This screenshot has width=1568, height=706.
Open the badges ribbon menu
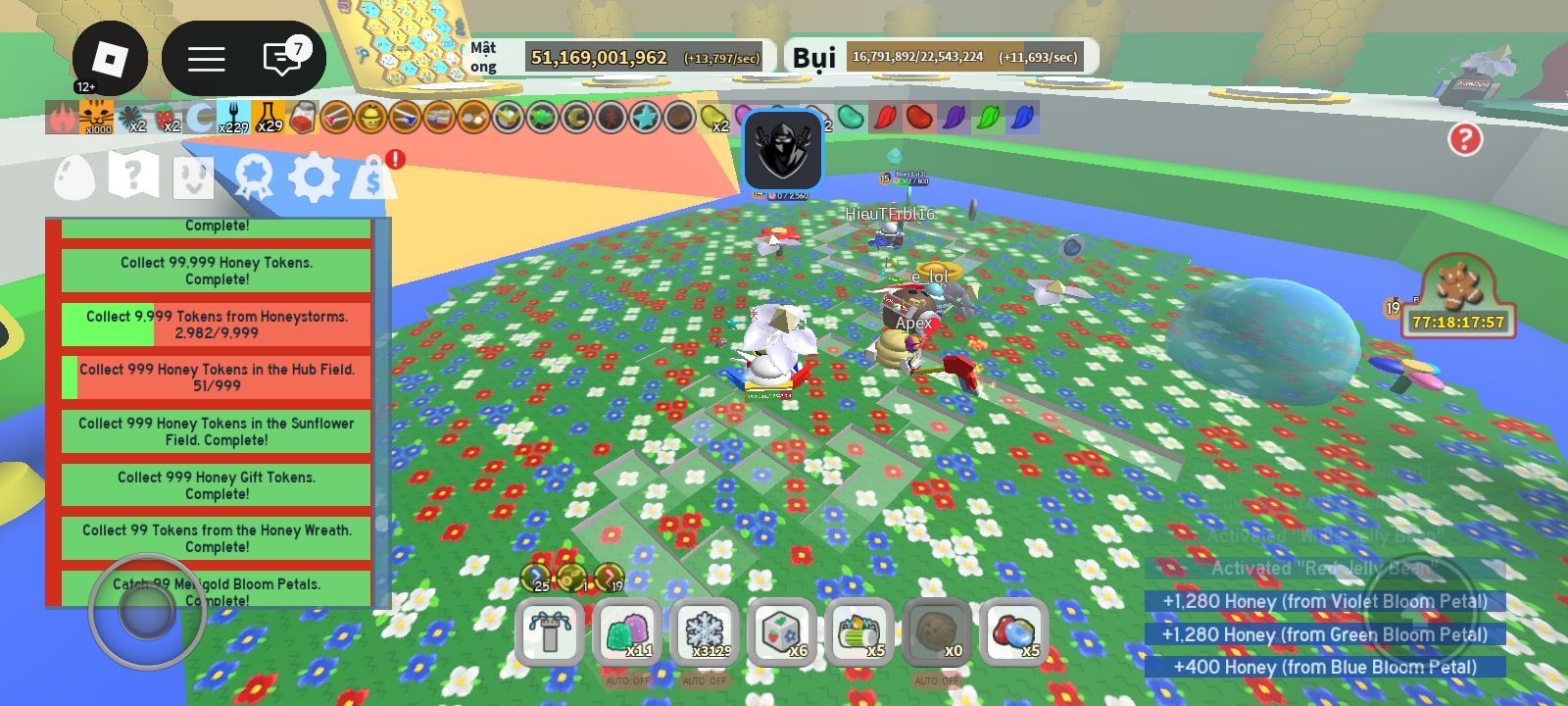(x=253, y=177)
